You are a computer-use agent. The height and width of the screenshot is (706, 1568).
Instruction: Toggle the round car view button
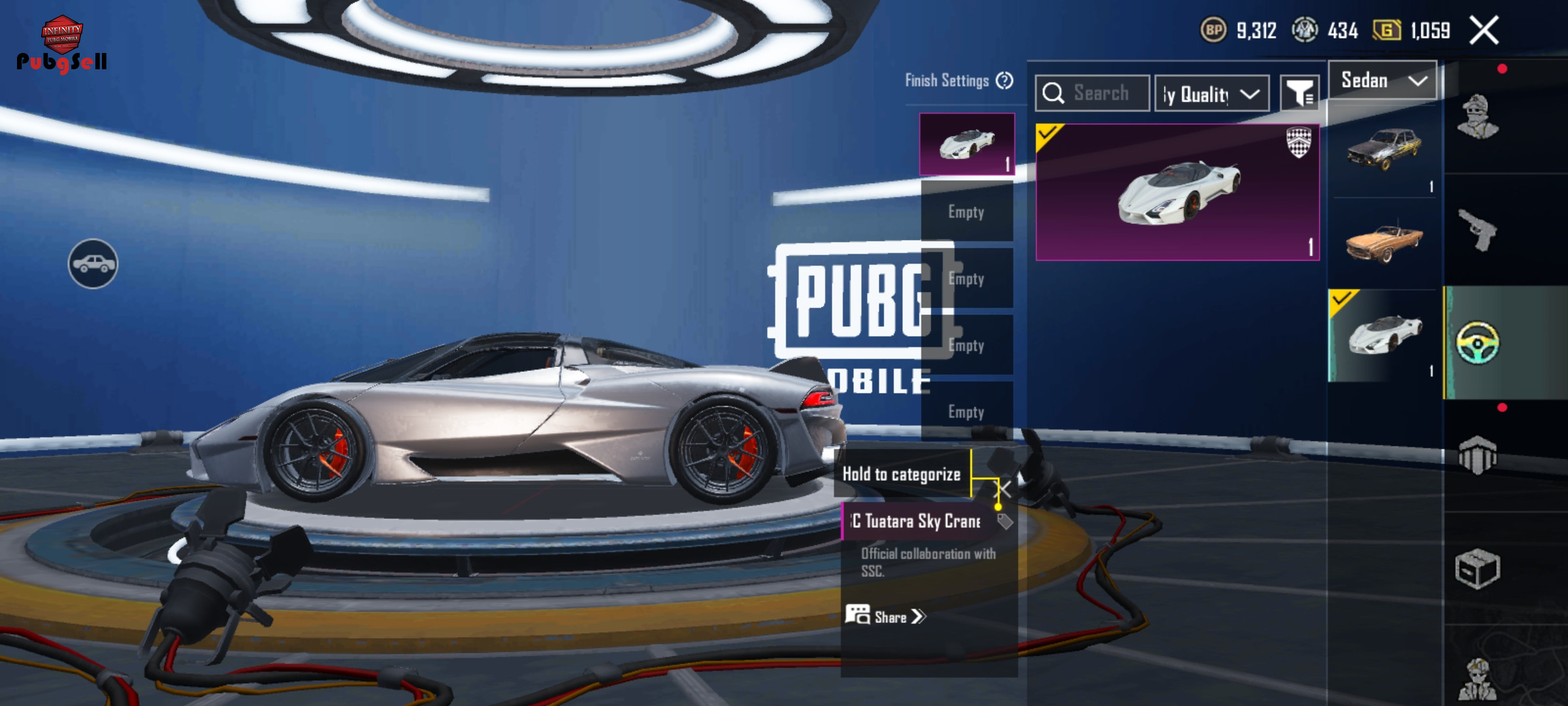coord(93,263)
